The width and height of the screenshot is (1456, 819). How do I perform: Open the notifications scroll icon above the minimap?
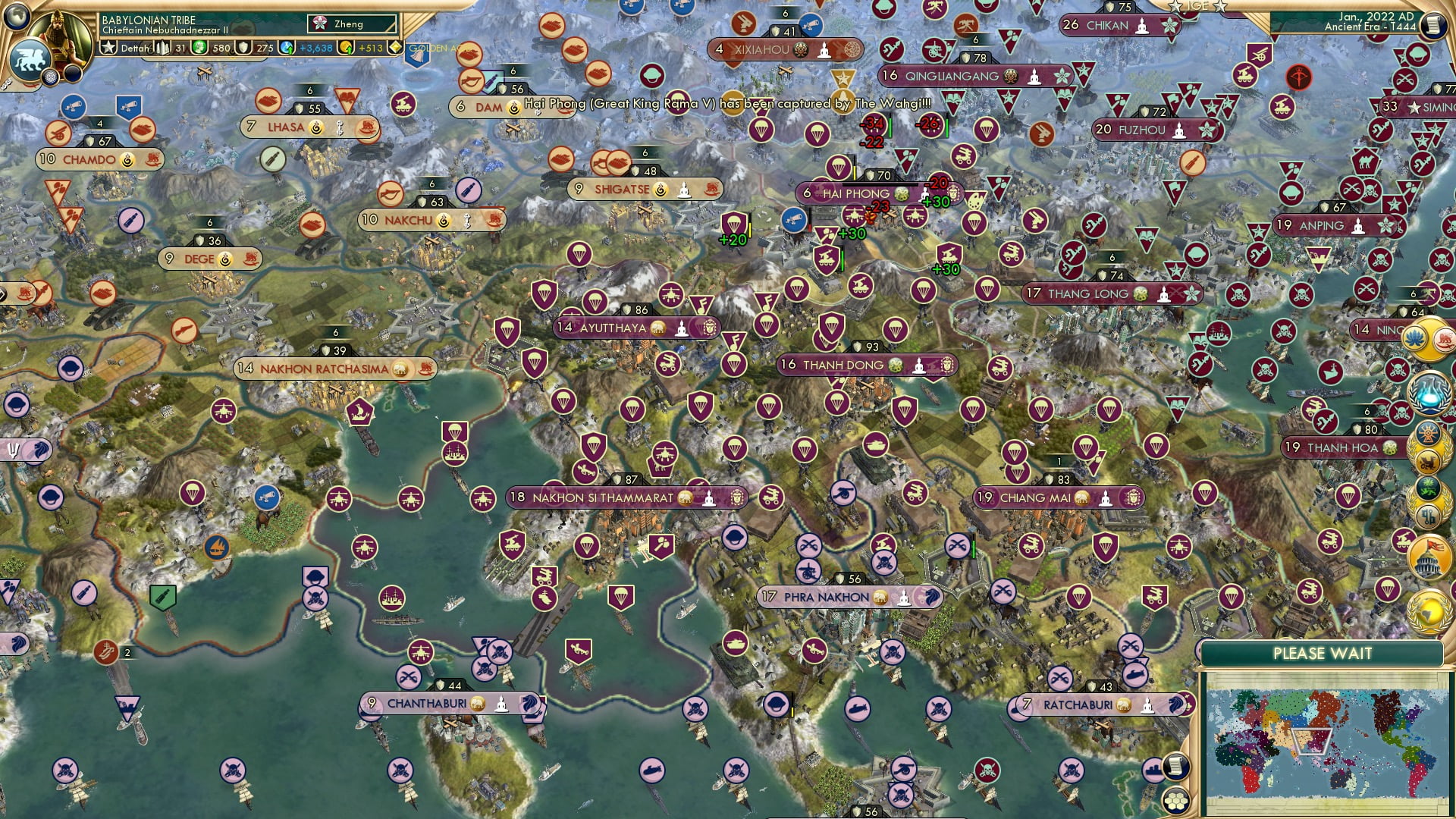tap(1176, 767)
